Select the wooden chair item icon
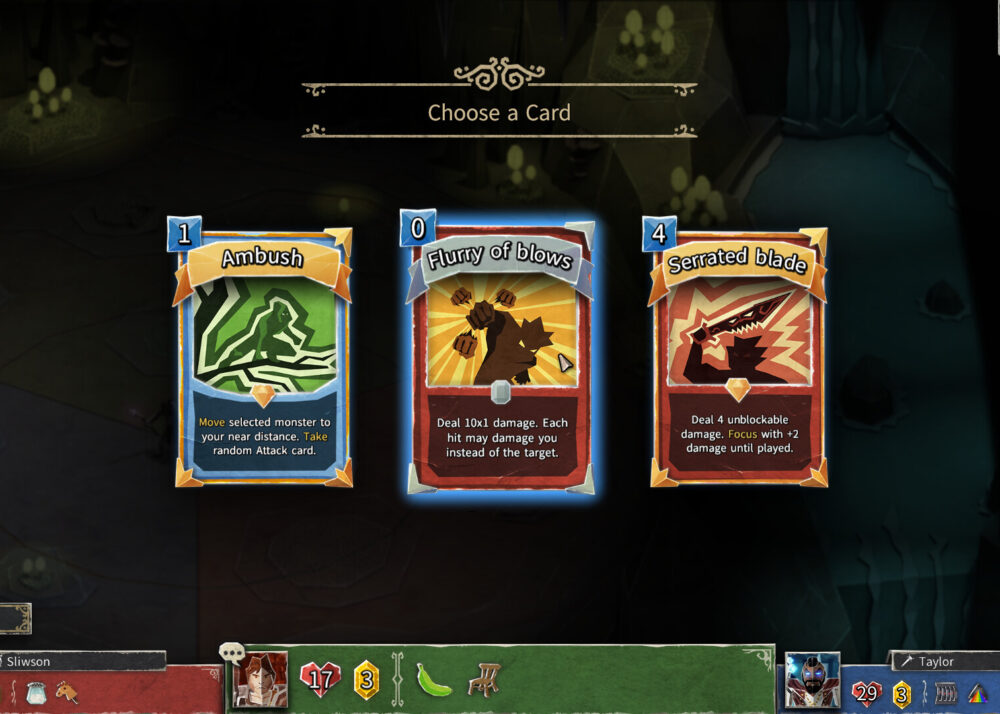Screen dimensions: 1000x714 point(486,680)
